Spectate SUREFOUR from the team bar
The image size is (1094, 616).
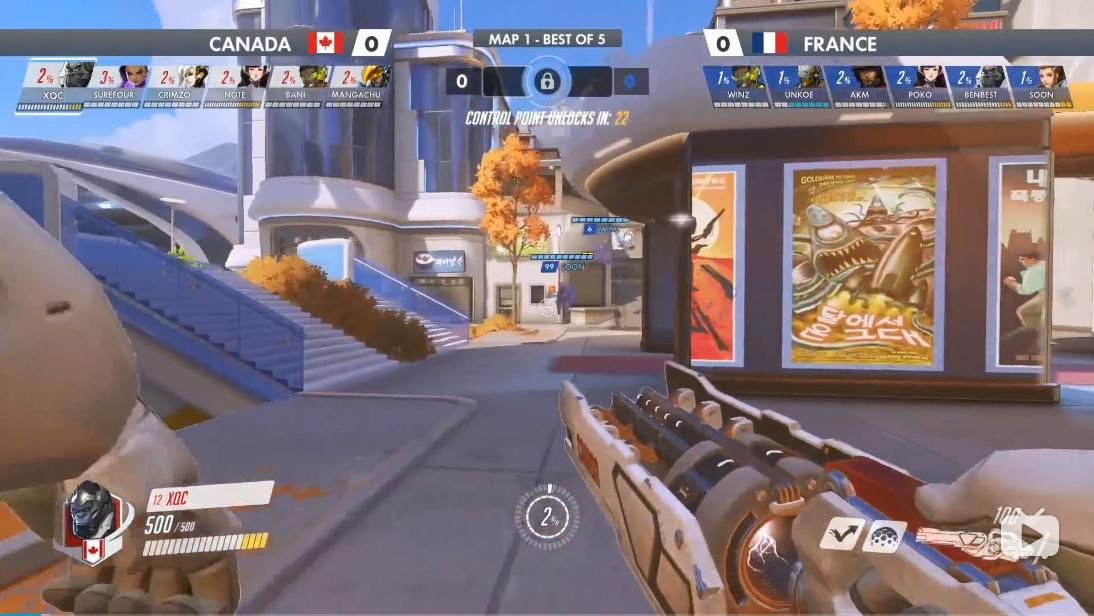click(113, 86)
